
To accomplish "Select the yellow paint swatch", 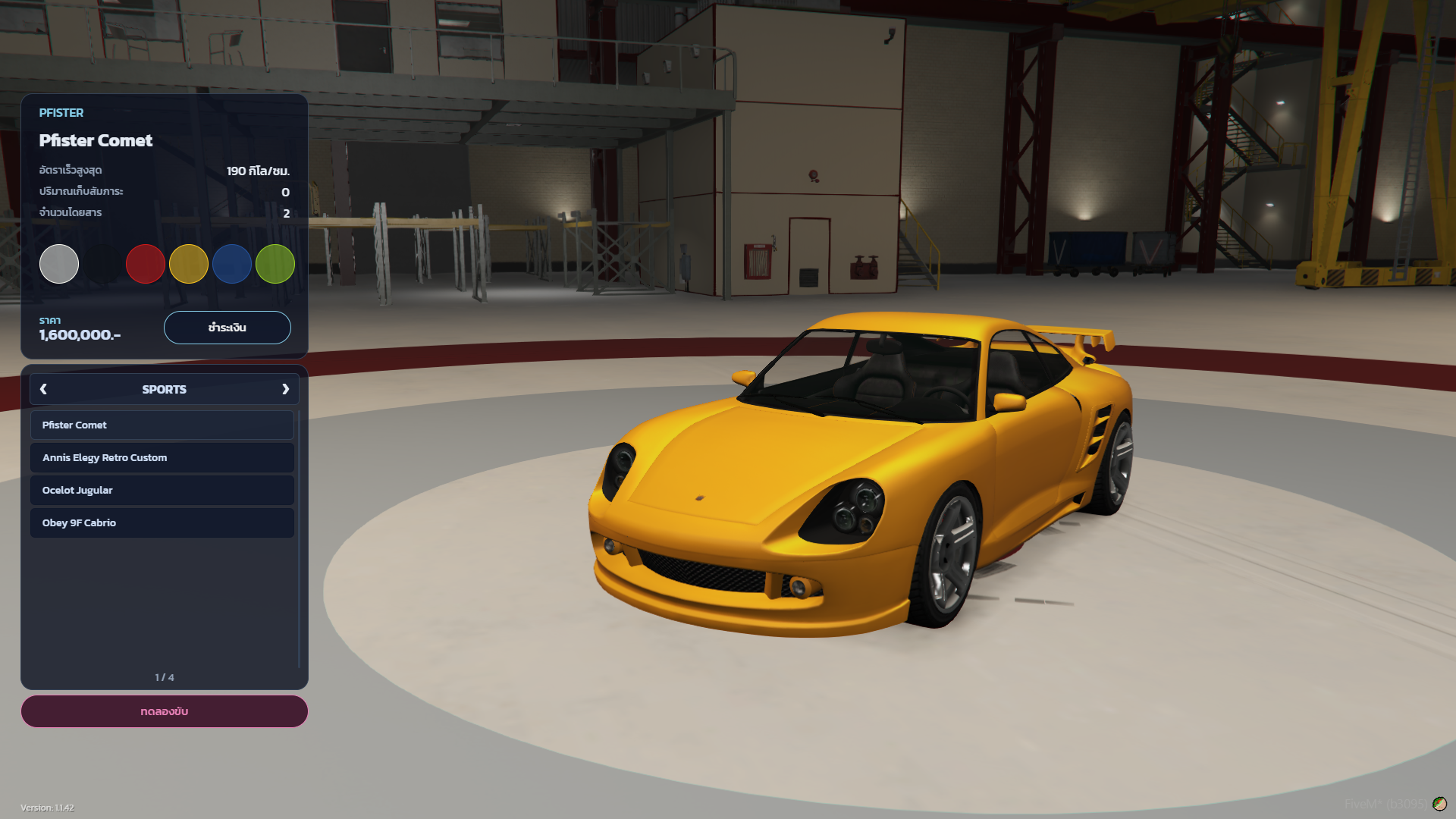I will 189,264.
